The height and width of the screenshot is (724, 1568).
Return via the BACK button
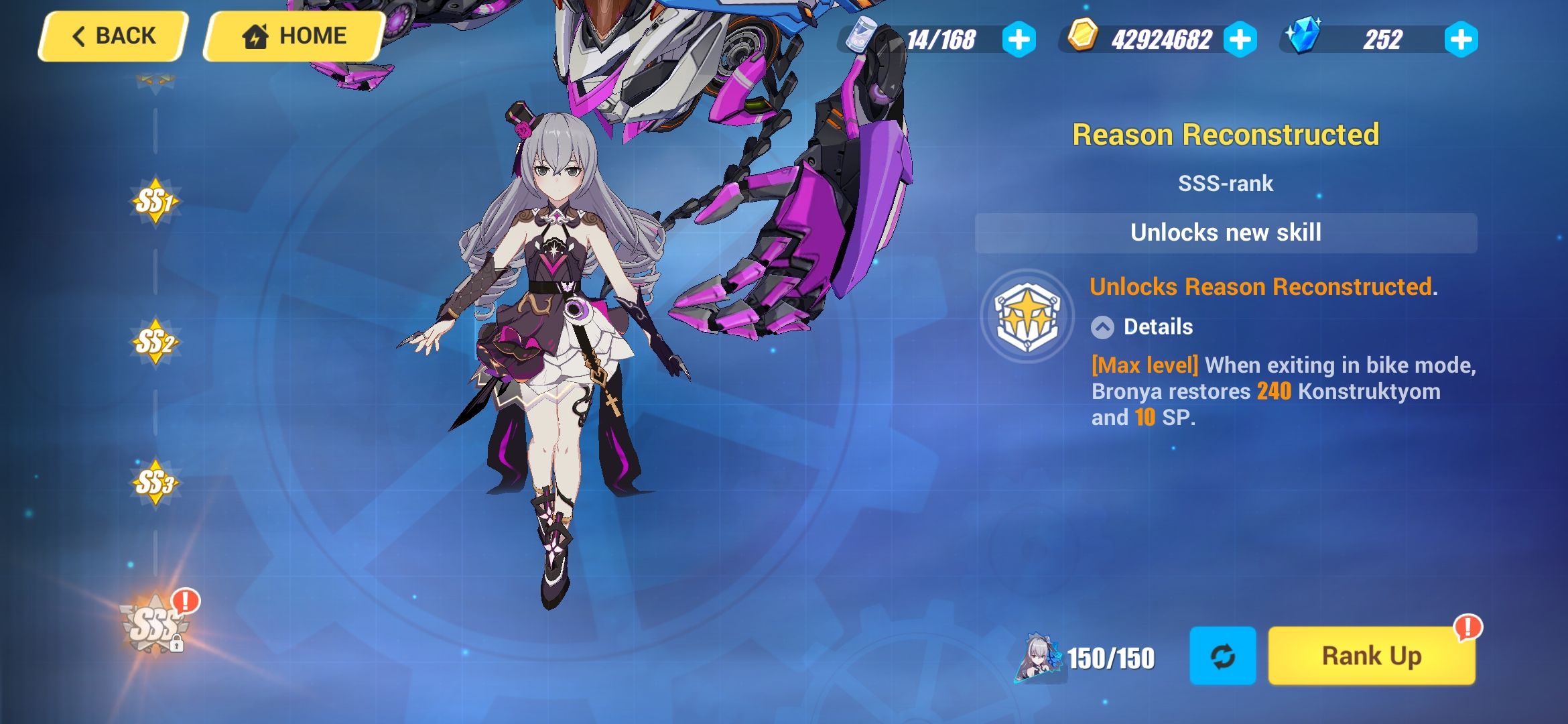tap(111, 36)
